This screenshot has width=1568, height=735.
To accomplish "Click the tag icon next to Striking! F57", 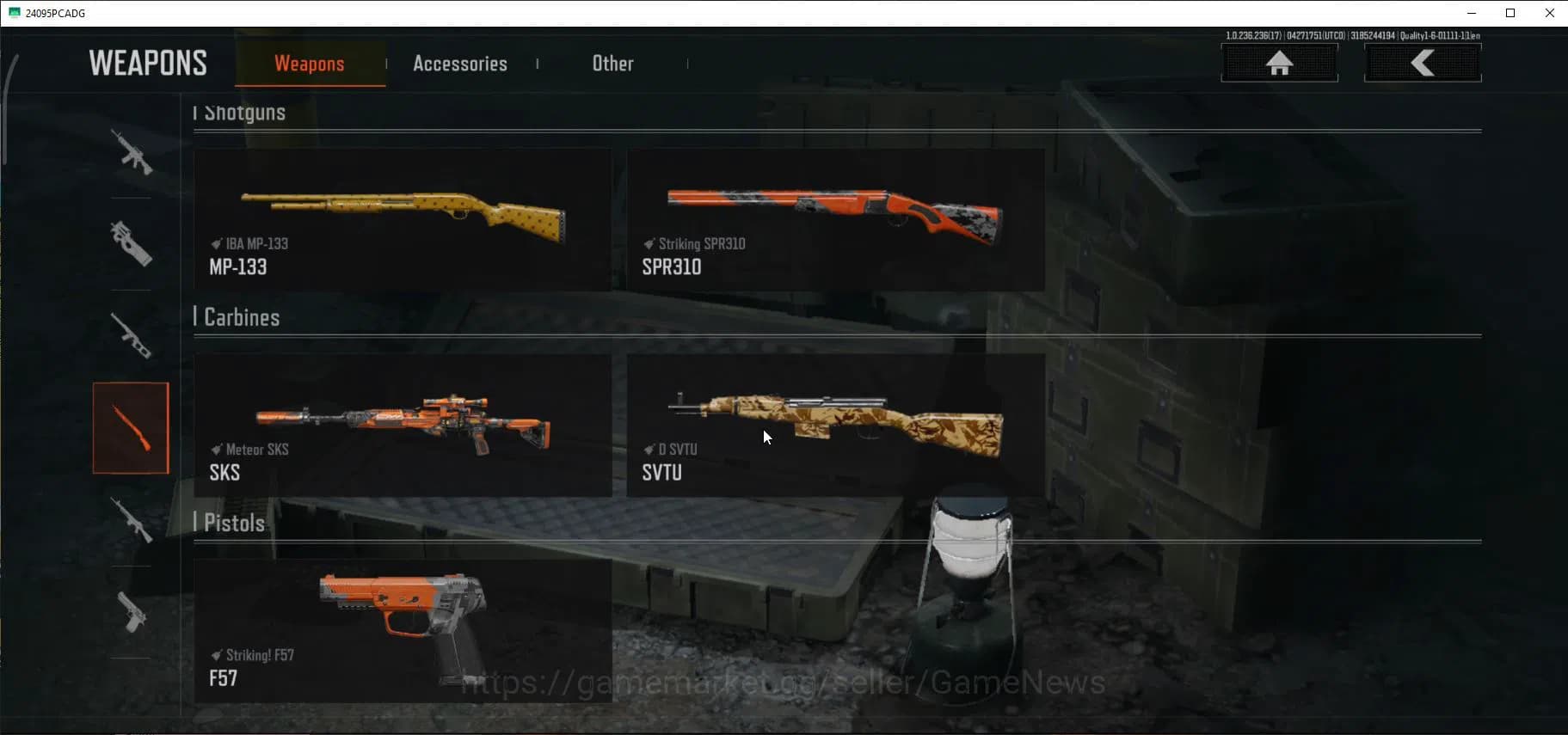I will point(218,655).
